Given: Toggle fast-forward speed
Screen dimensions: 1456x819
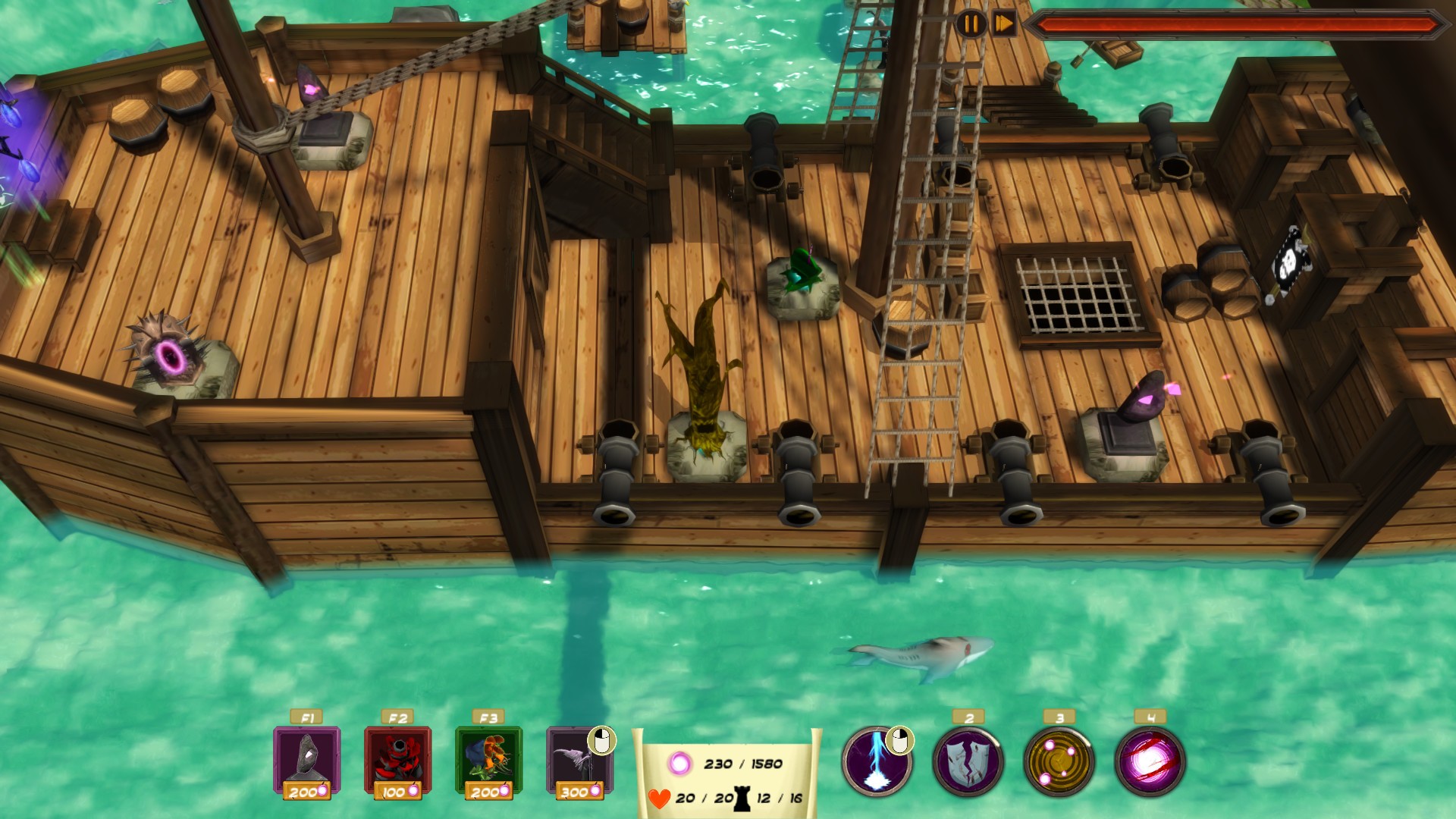Looking at the screenshot, I should coord(1003,24).
